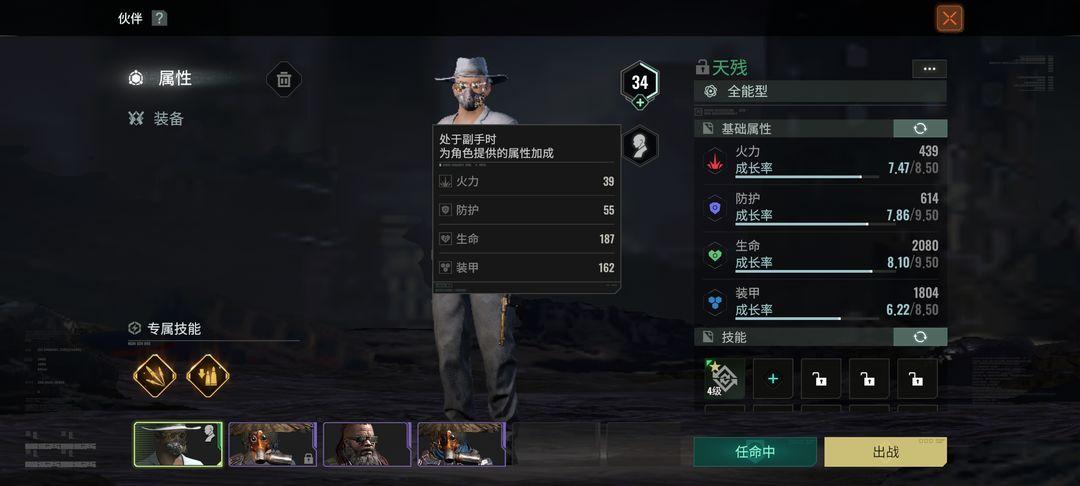Refresh the 技能 skills section
1080x486 pixels.
pos(919,337)
